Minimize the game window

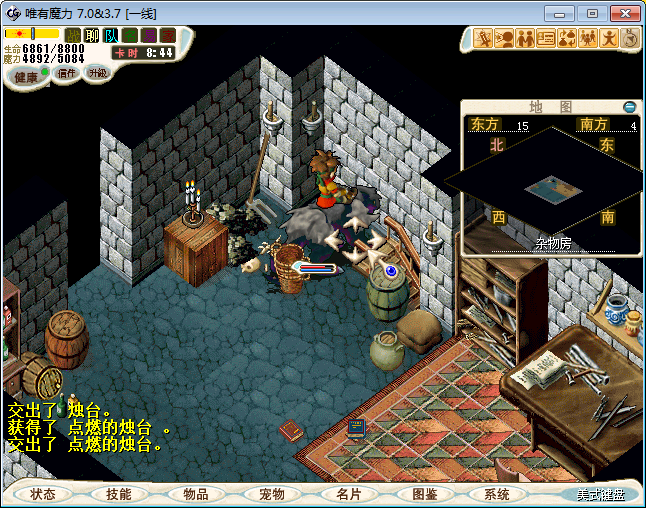pyautogui.click(x=563, y=12)
